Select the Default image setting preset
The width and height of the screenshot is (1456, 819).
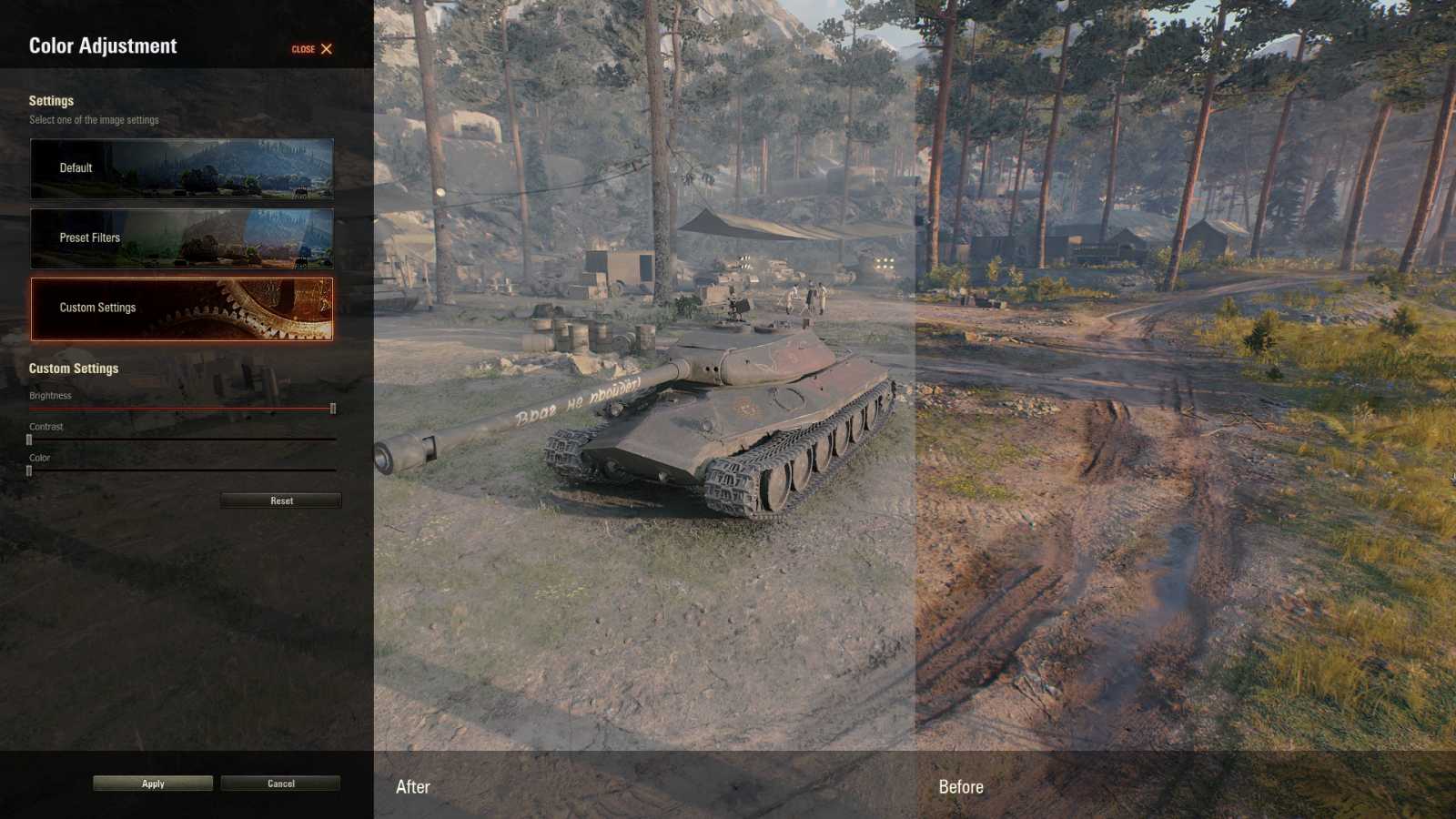[x=181, y=167]
